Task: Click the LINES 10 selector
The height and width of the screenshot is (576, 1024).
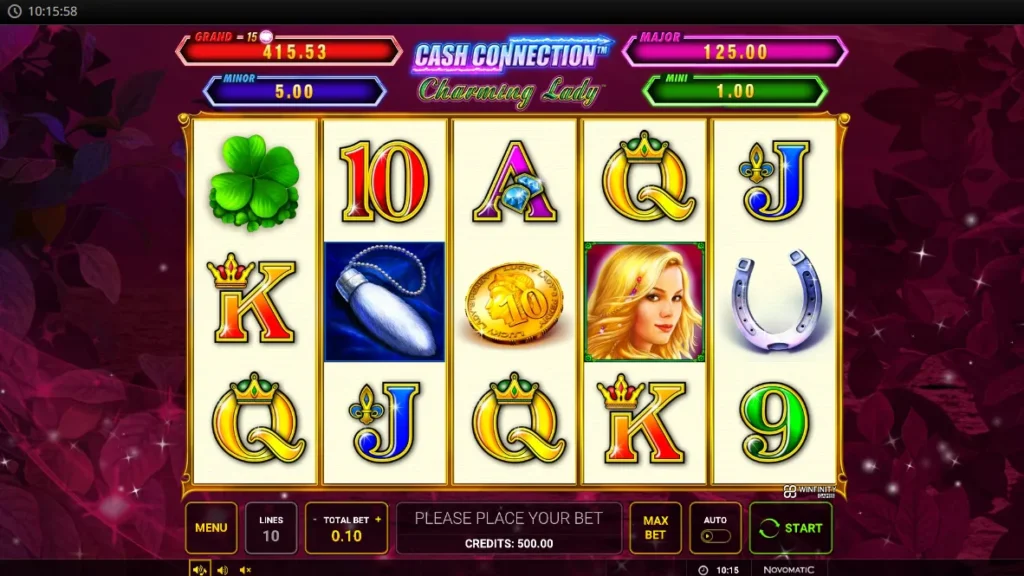Action: pyautogui.click(x=271, y=528)
